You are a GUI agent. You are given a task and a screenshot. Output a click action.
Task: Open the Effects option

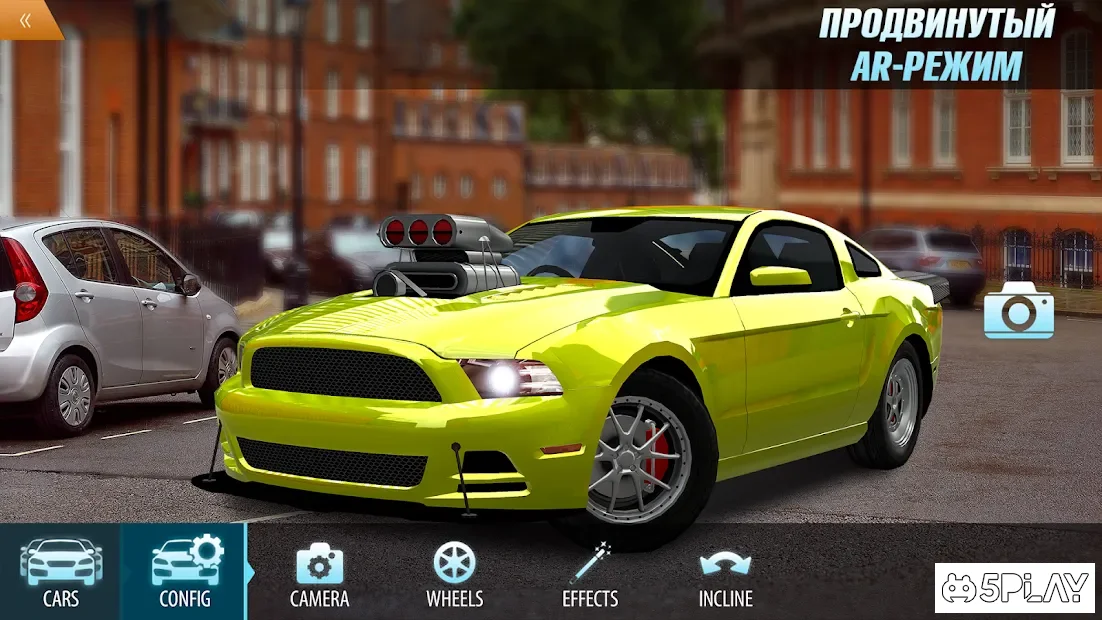click(590, 574)
